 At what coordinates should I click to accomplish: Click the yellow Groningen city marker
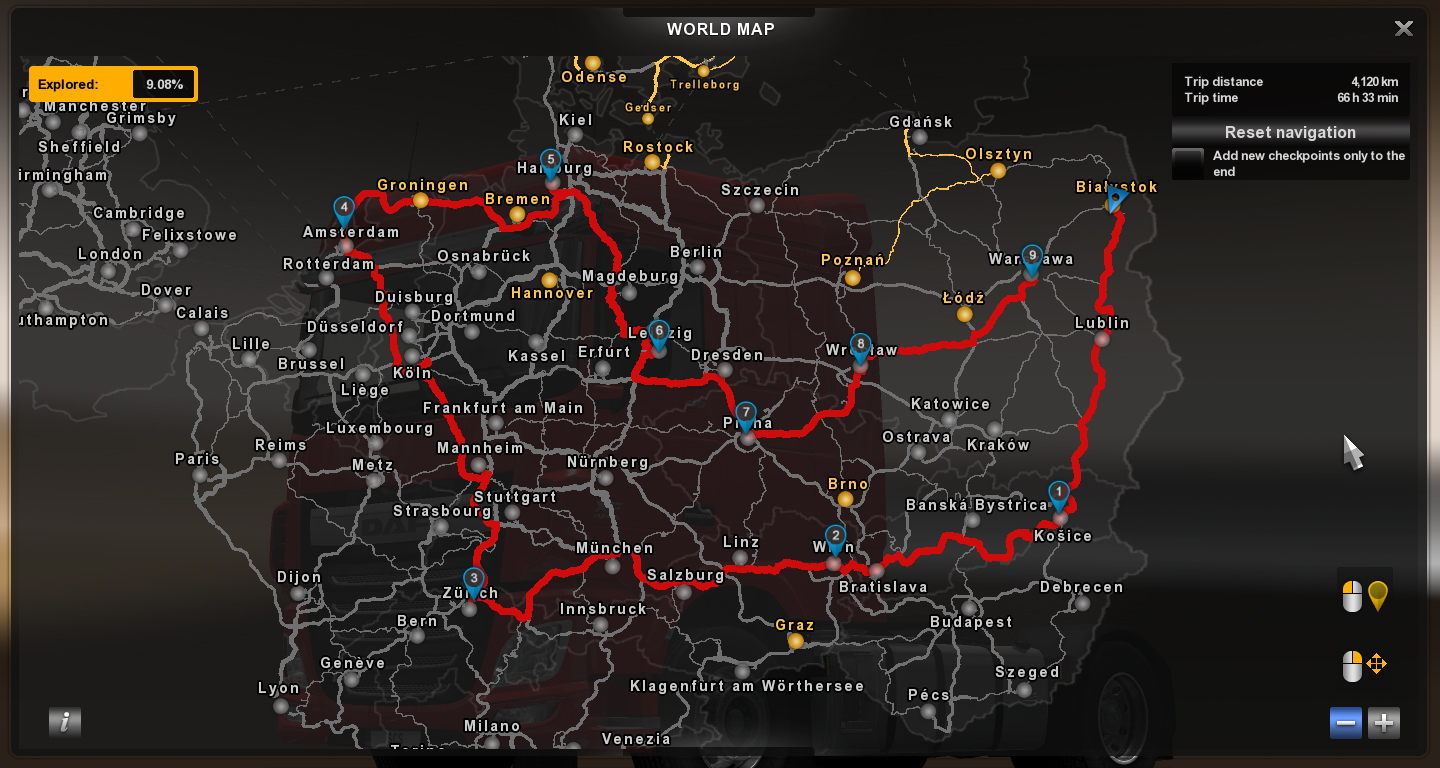(x=421, y=200)
